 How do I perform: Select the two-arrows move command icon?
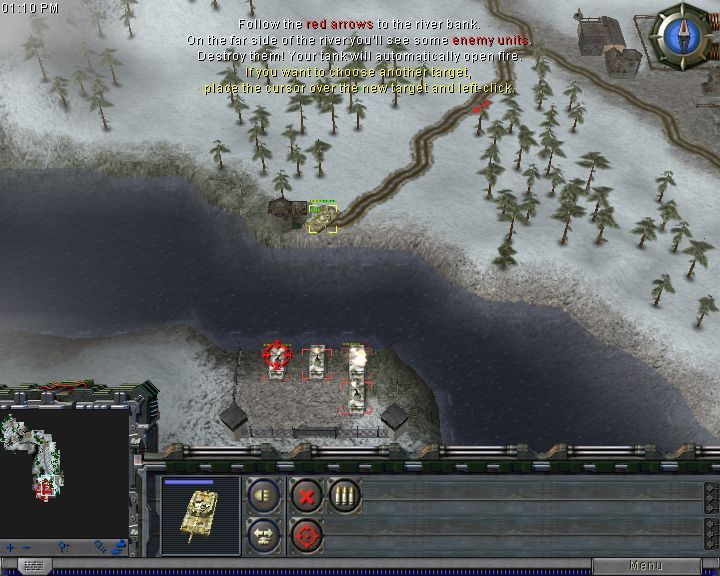coord(264,535)
